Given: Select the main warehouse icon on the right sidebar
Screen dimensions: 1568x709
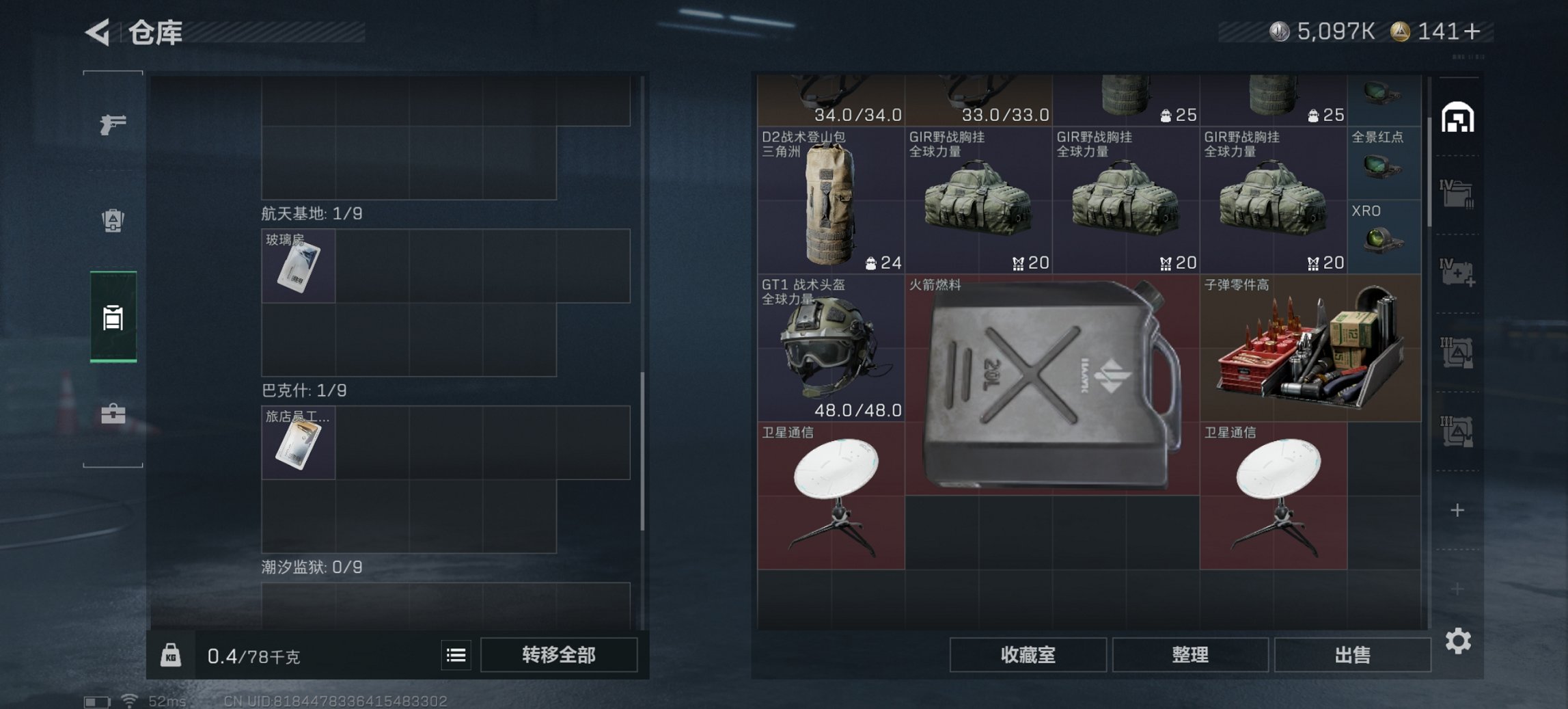Looking at the screenshot, I should point(1457,118).
